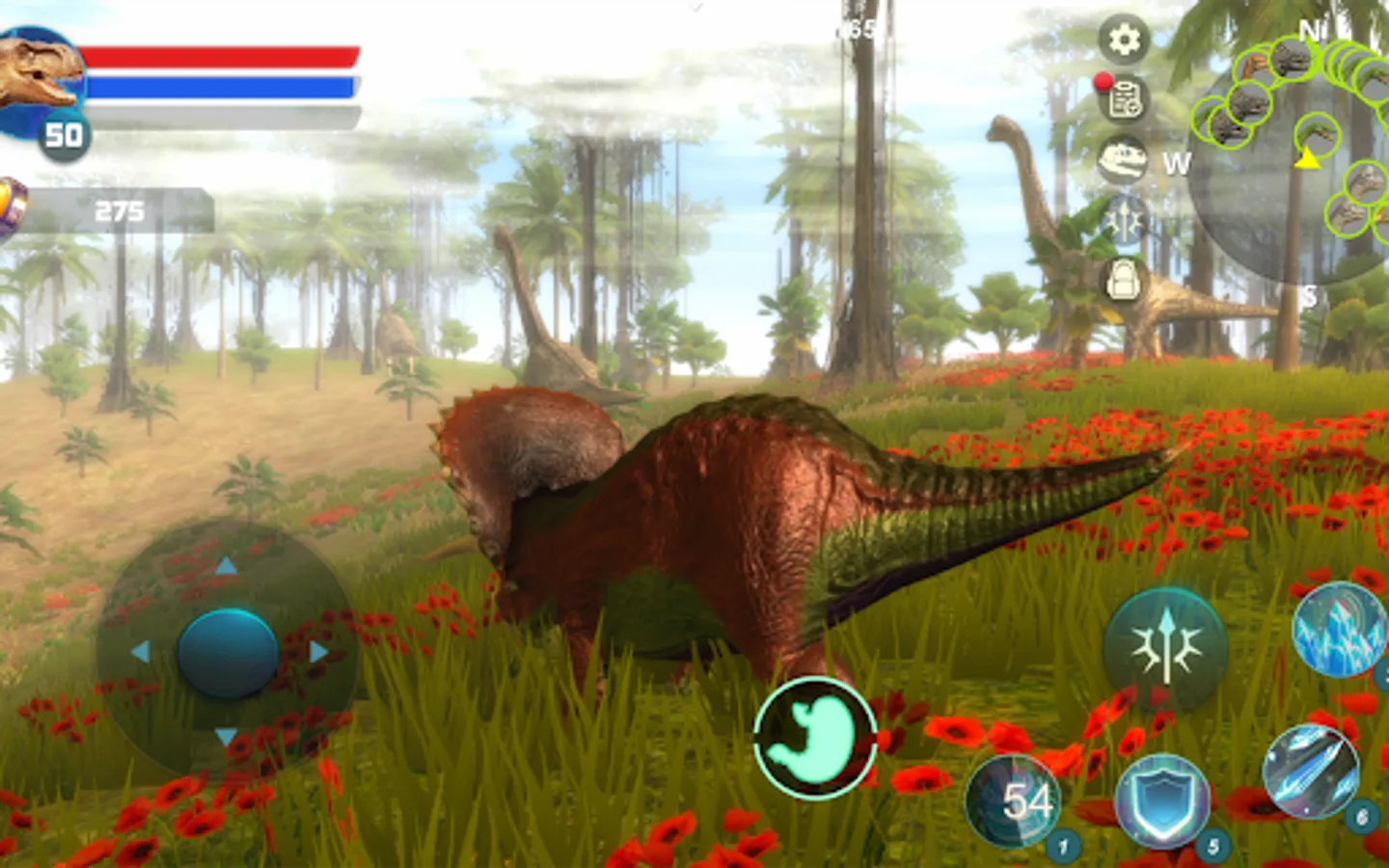Screen dimensions: 1389x868
Task: Open the dinosaur skull menu
Action: click(1123, 159)
